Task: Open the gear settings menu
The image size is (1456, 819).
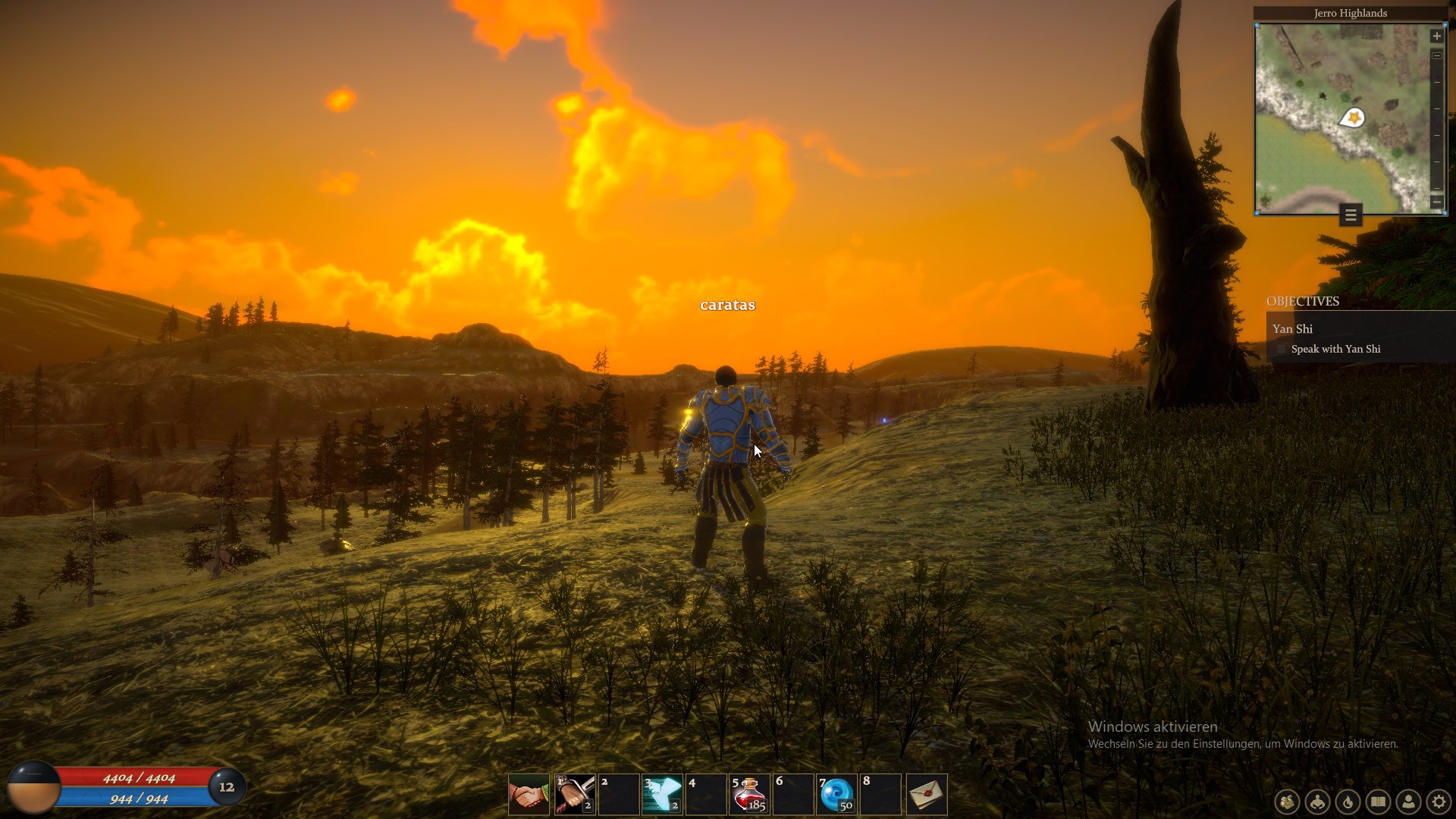Action: tap(1439, 802)
